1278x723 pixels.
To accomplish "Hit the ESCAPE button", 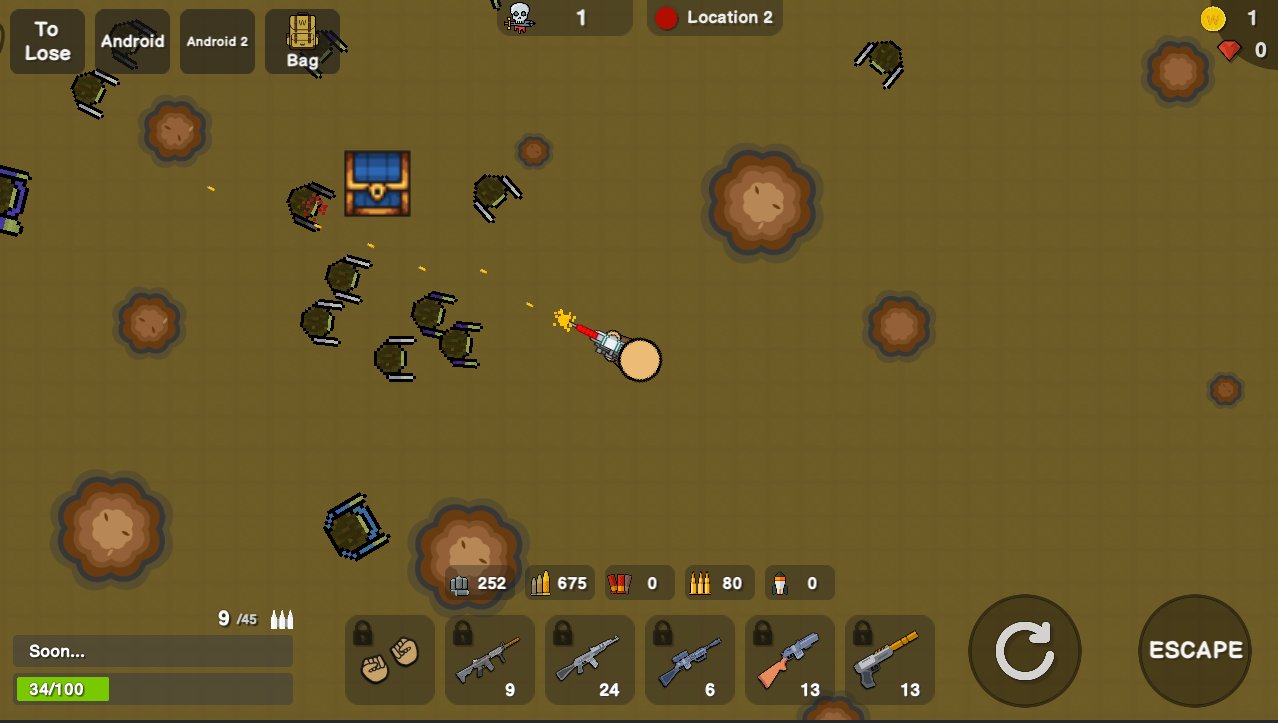I will (1195, 651).
